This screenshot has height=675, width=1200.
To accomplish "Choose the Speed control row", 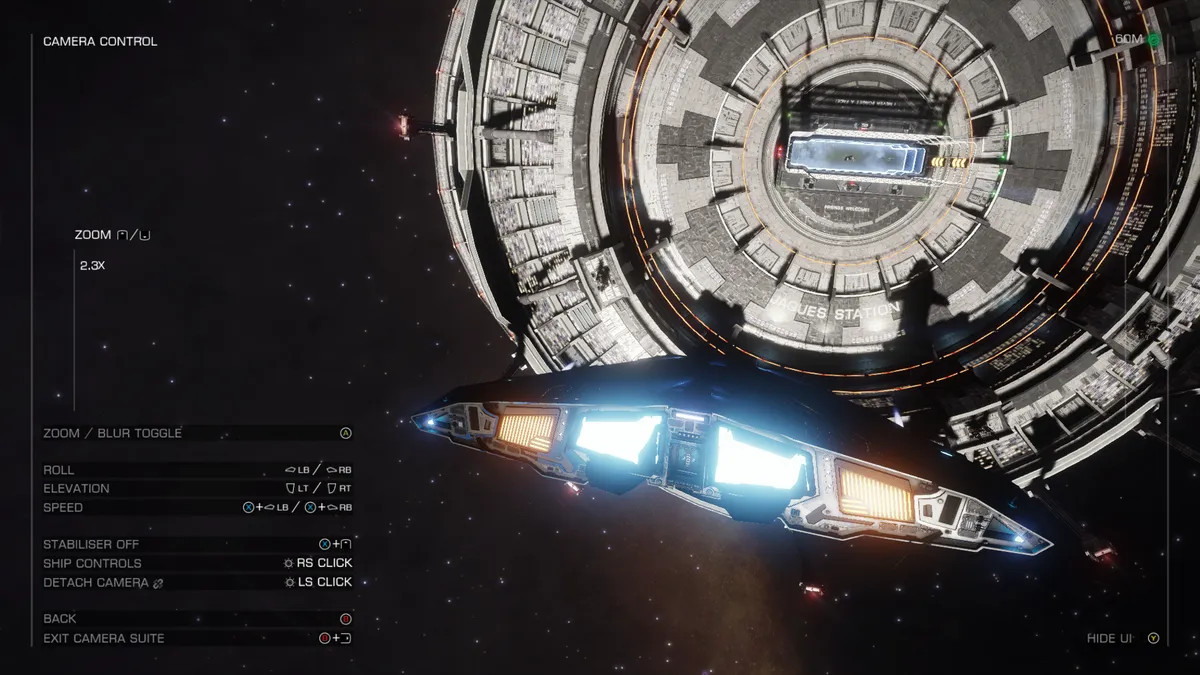I will click(196, 508).
